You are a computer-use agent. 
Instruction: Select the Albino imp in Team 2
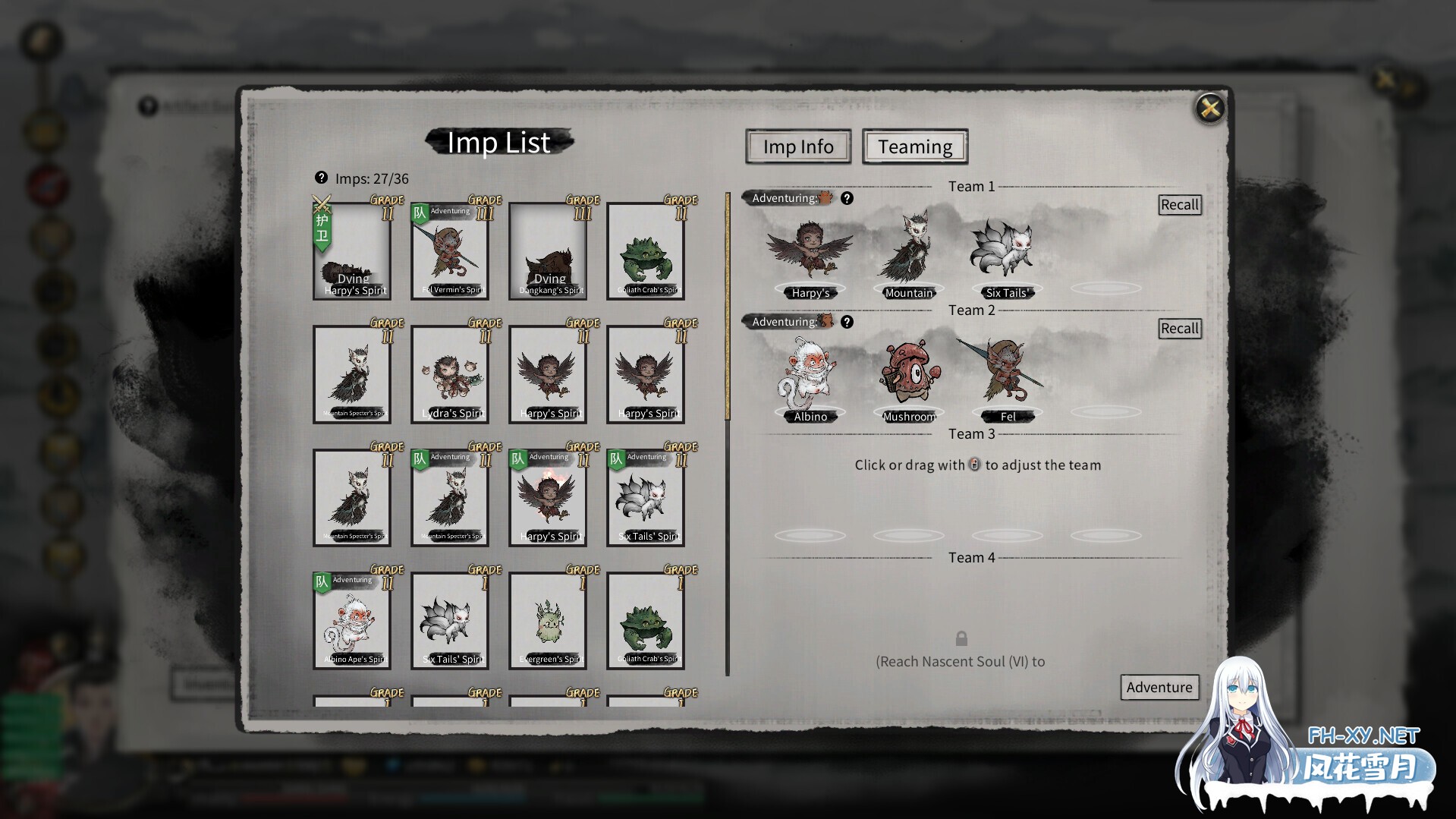click(x=810, y=377)
